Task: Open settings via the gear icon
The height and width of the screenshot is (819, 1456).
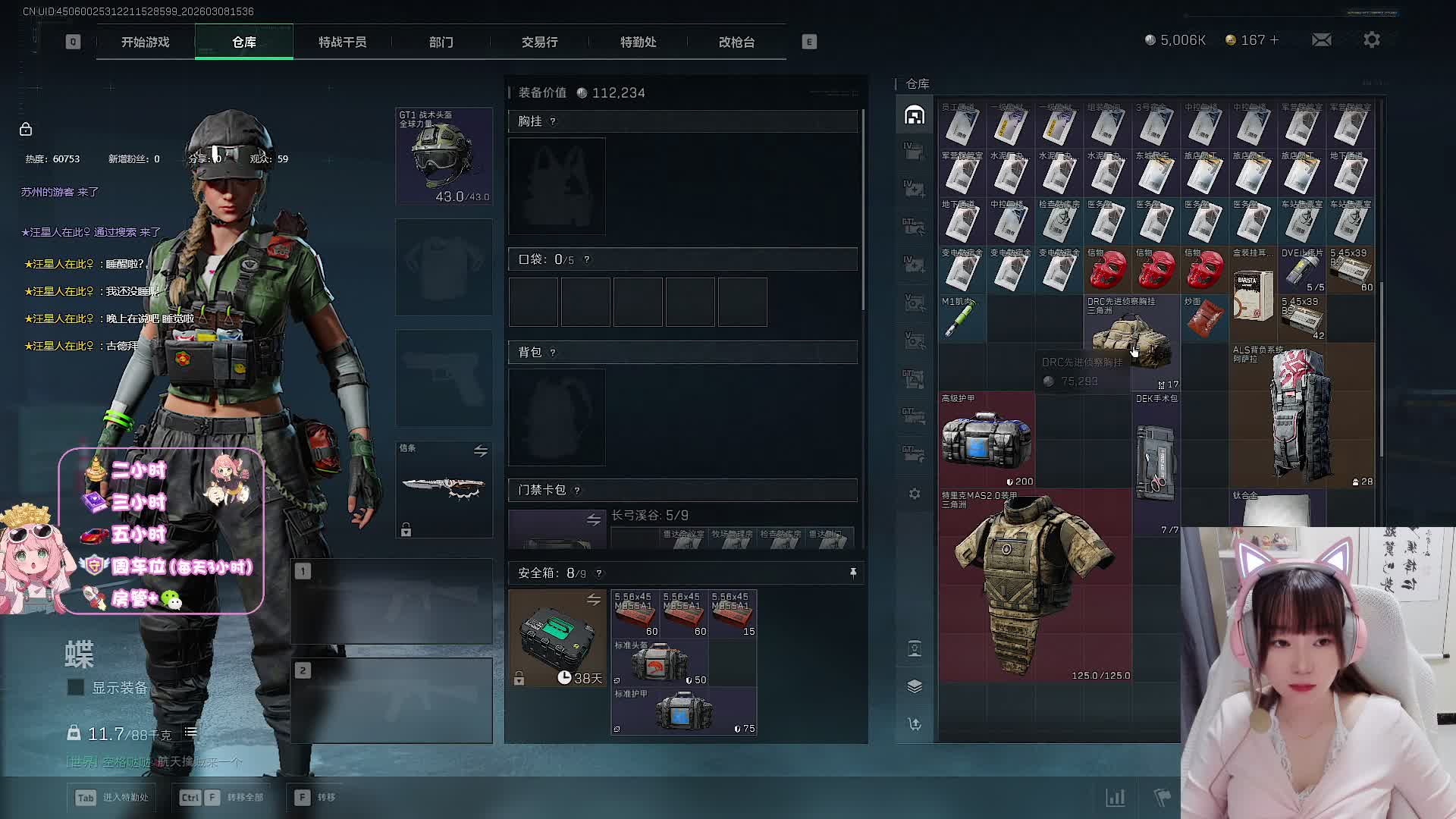Action: tap(1371, 39)
